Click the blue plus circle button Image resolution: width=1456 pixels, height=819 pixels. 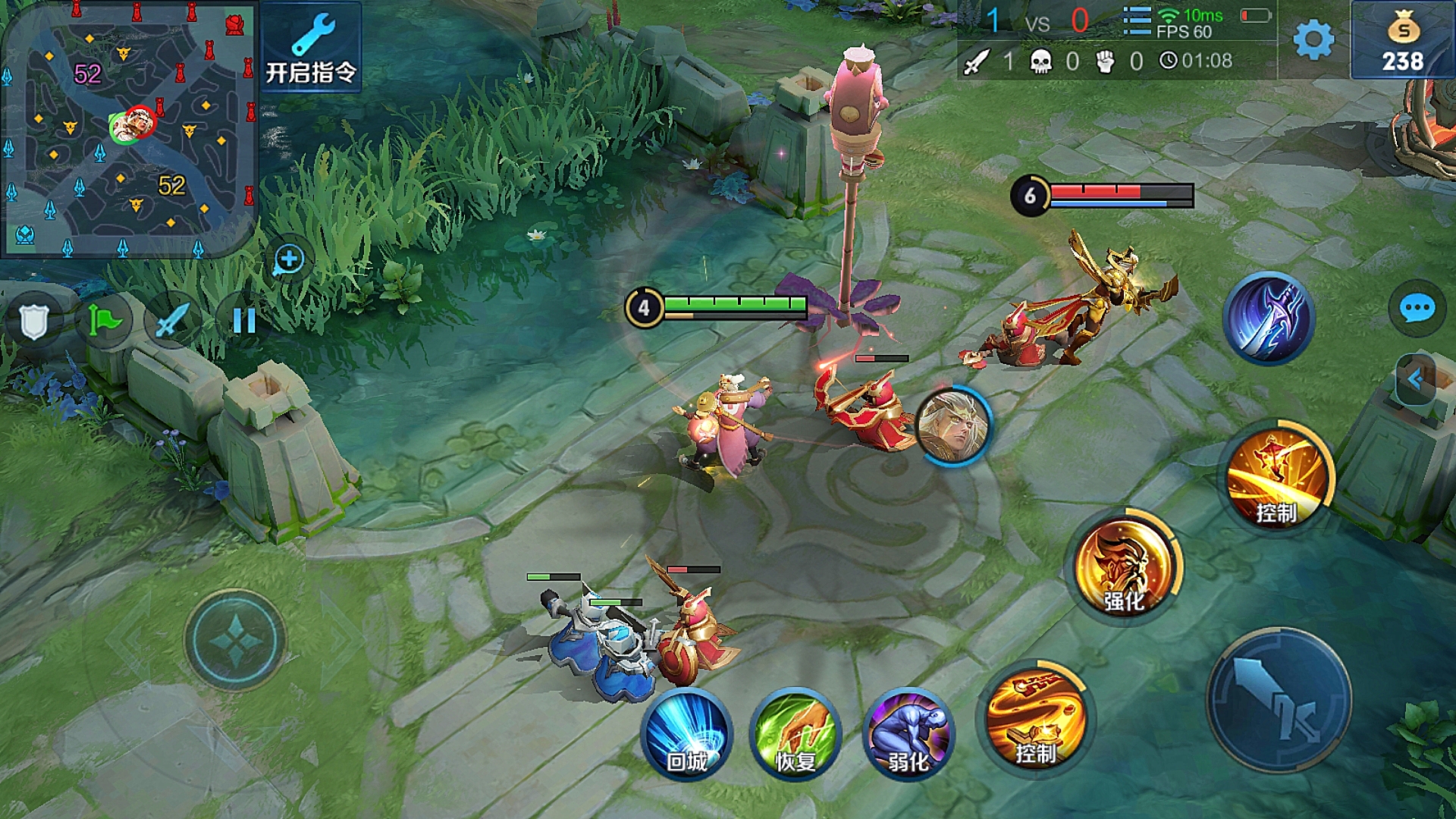coord(289,259)
